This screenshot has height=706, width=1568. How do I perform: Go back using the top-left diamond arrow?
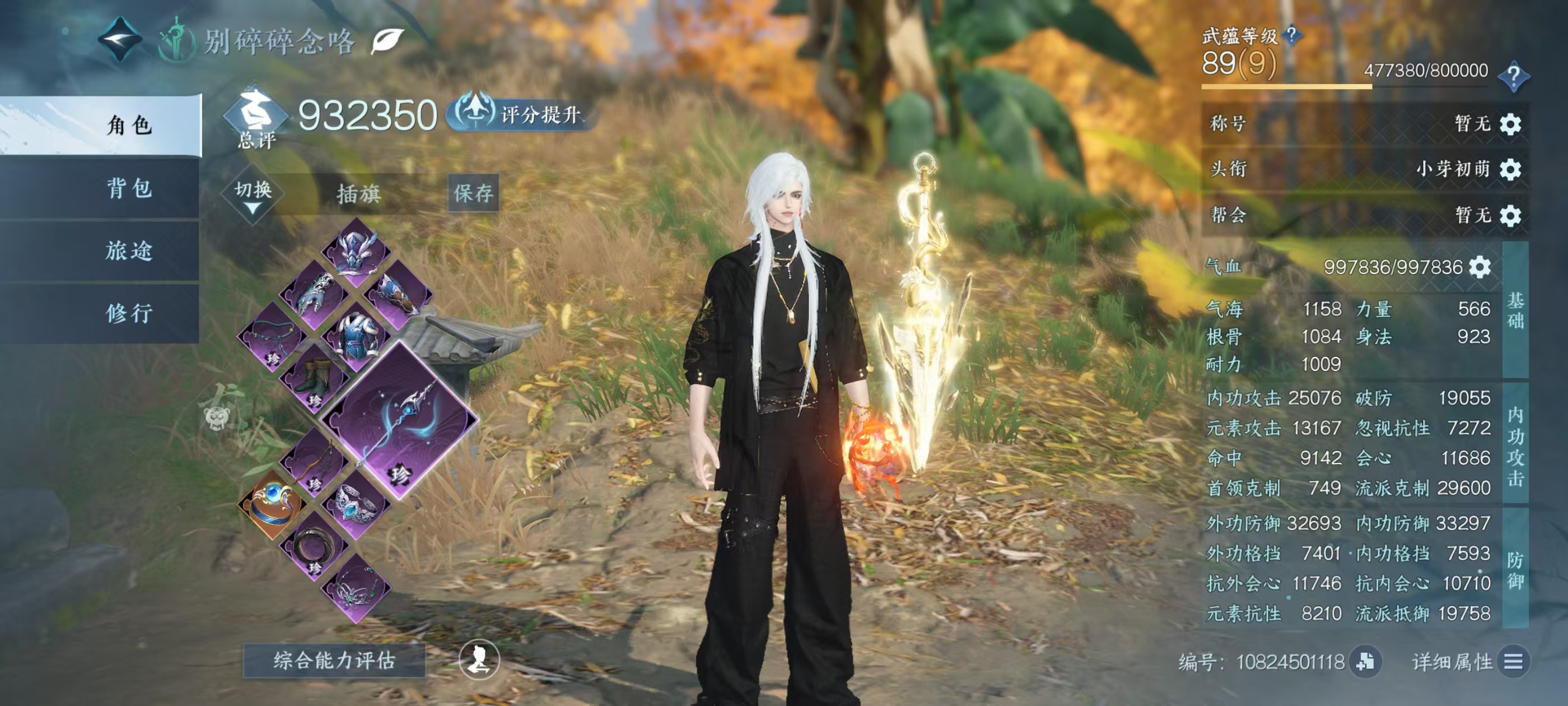pyautogui.click(x=120, y=39)
